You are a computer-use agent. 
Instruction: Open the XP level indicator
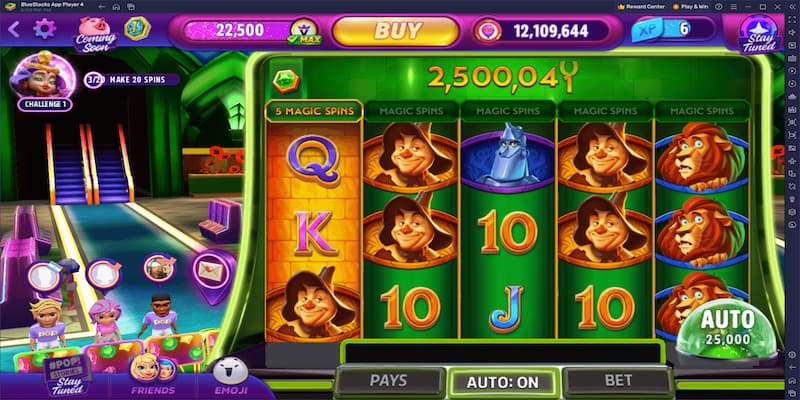pyautogui.click(x=672, y=30)
